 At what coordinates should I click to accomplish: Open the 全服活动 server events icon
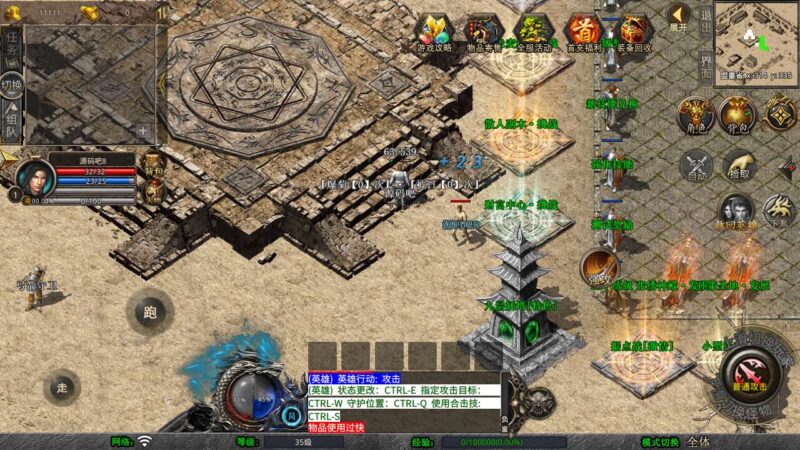pyautogui.click(x=533, y=31)
